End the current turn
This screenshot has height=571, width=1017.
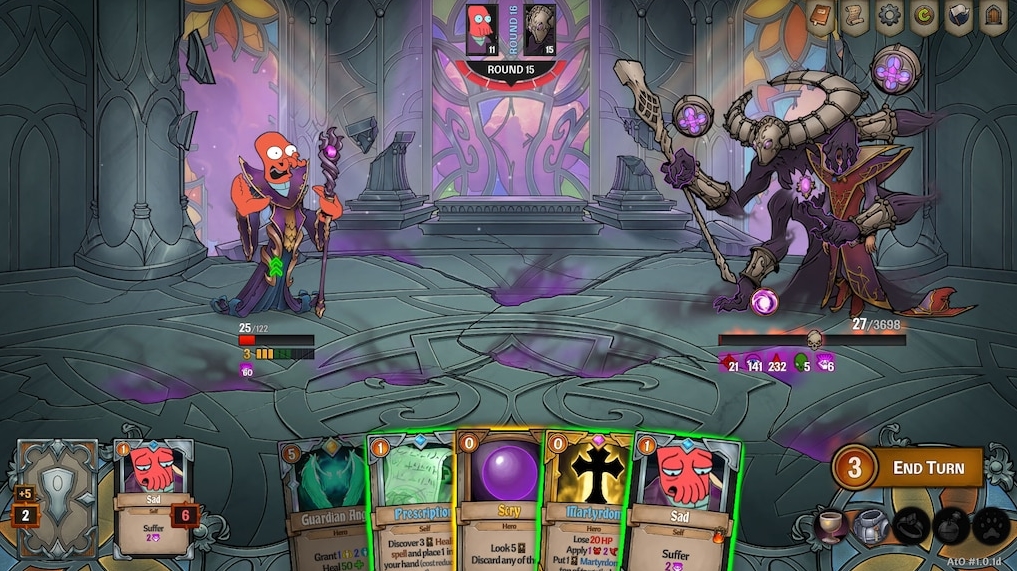907,468
